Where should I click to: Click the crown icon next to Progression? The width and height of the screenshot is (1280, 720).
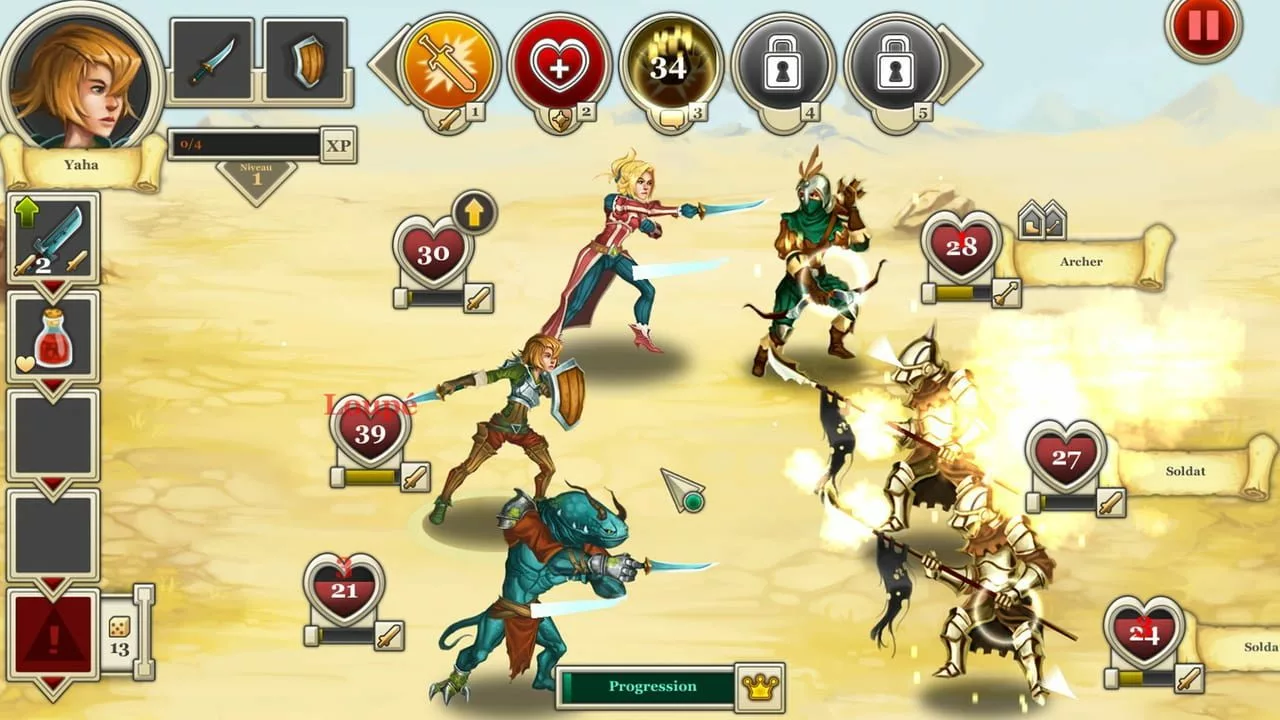[761, 687]
